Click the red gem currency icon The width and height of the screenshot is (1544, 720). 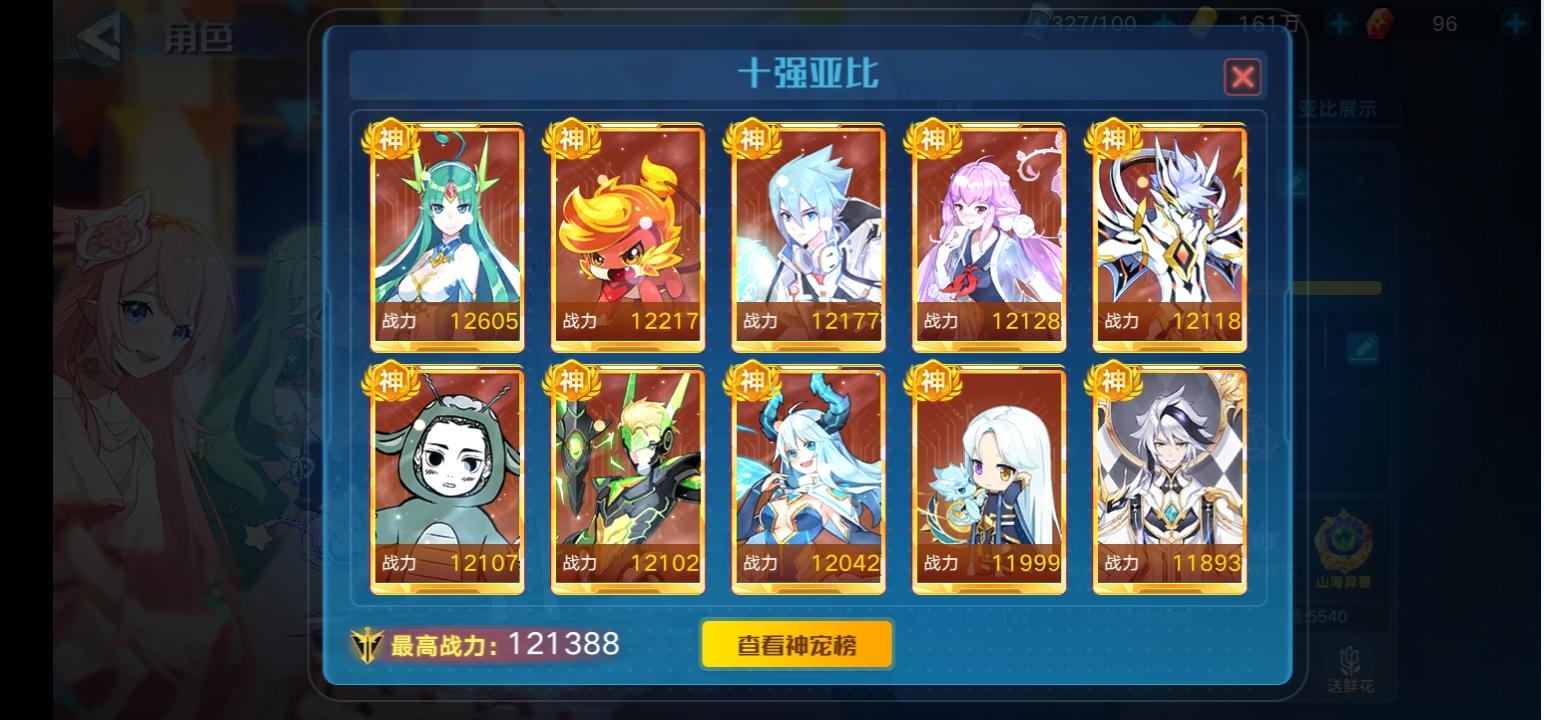[x=1381, y=24]
